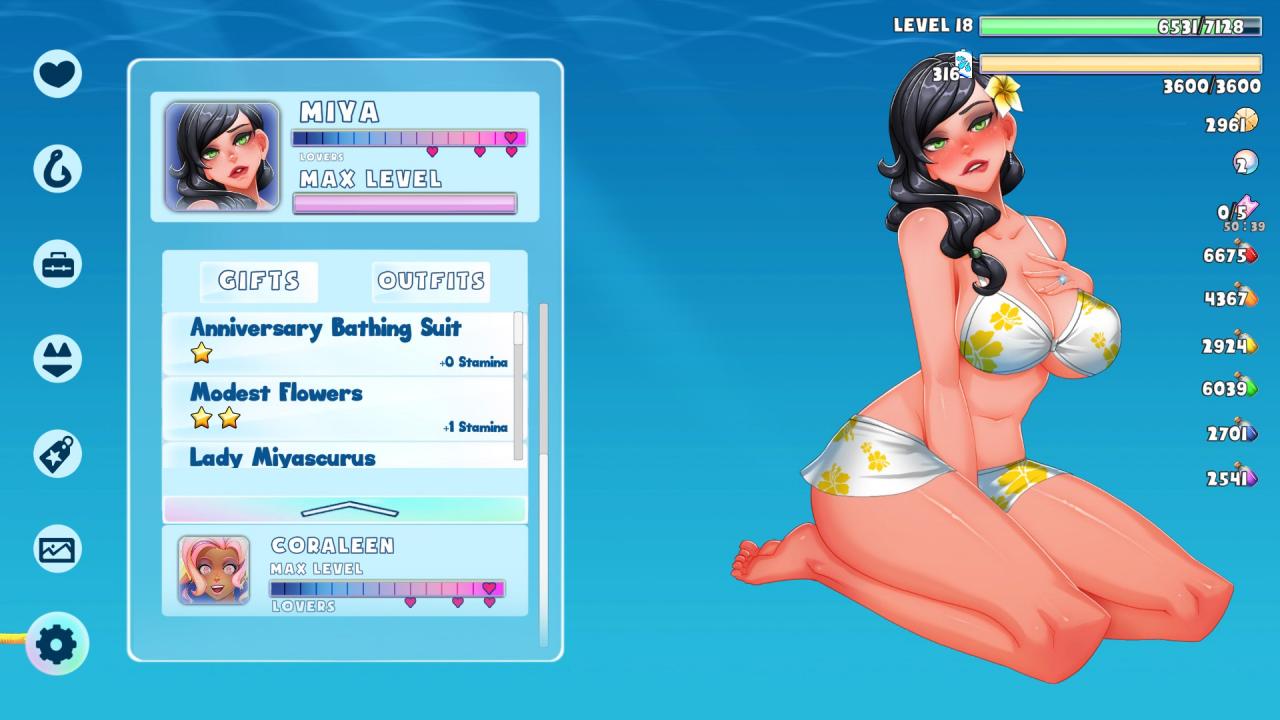Select the fishing hook icon
Viewport: 1280px width, 720px height.
coord(57,168)
